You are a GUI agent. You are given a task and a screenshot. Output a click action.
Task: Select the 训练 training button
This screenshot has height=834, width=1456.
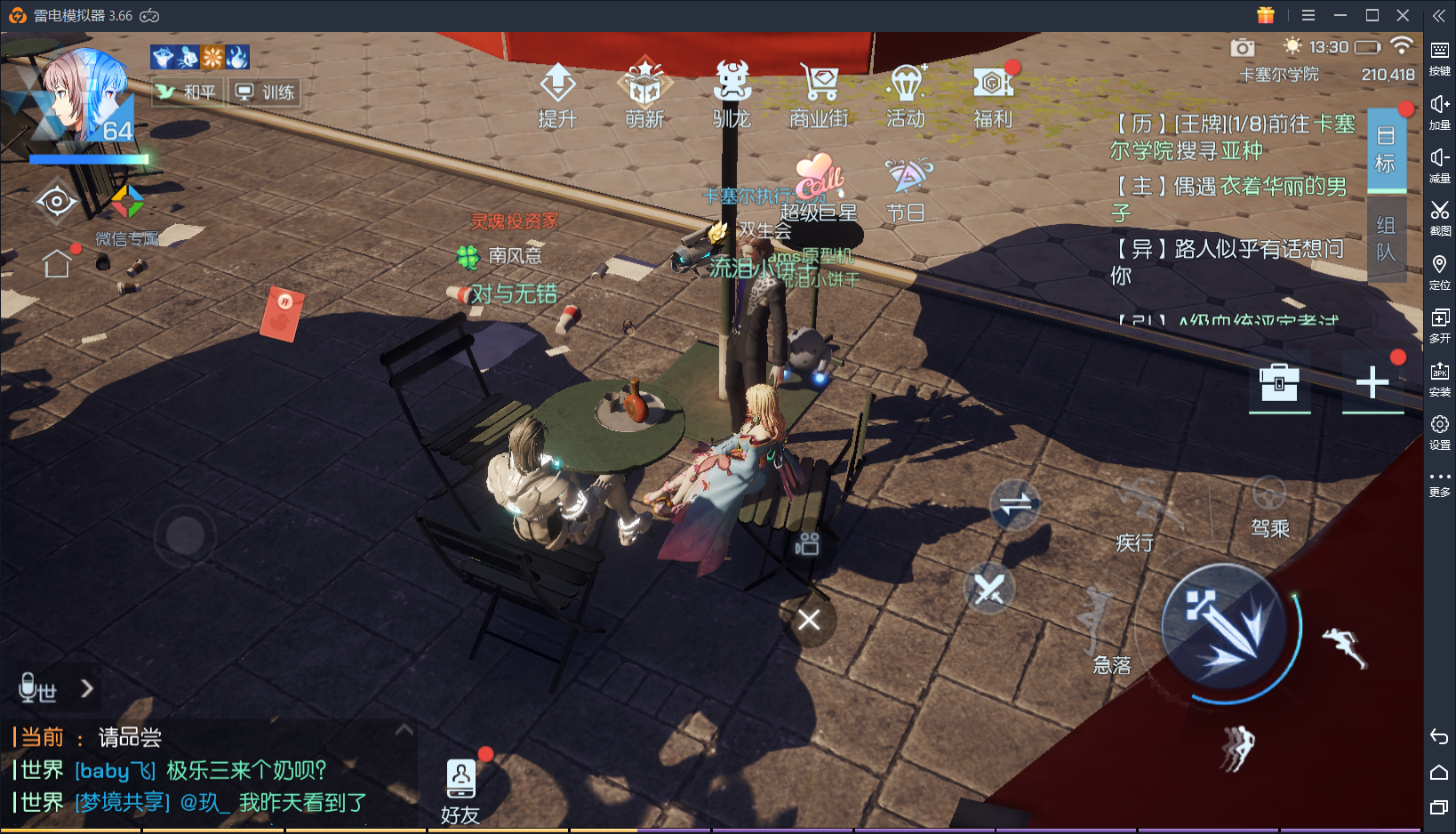pyautogui.click(x=266, y=92)
